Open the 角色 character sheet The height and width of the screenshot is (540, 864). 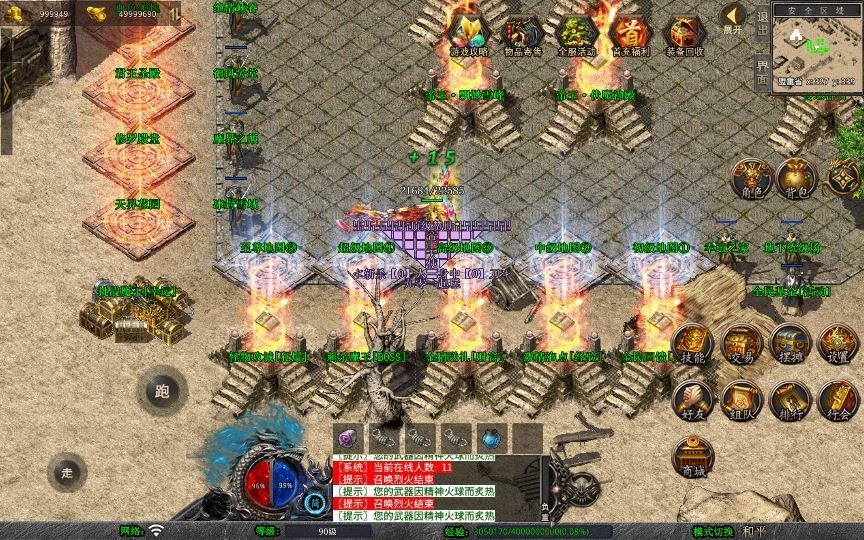[751, 178]
